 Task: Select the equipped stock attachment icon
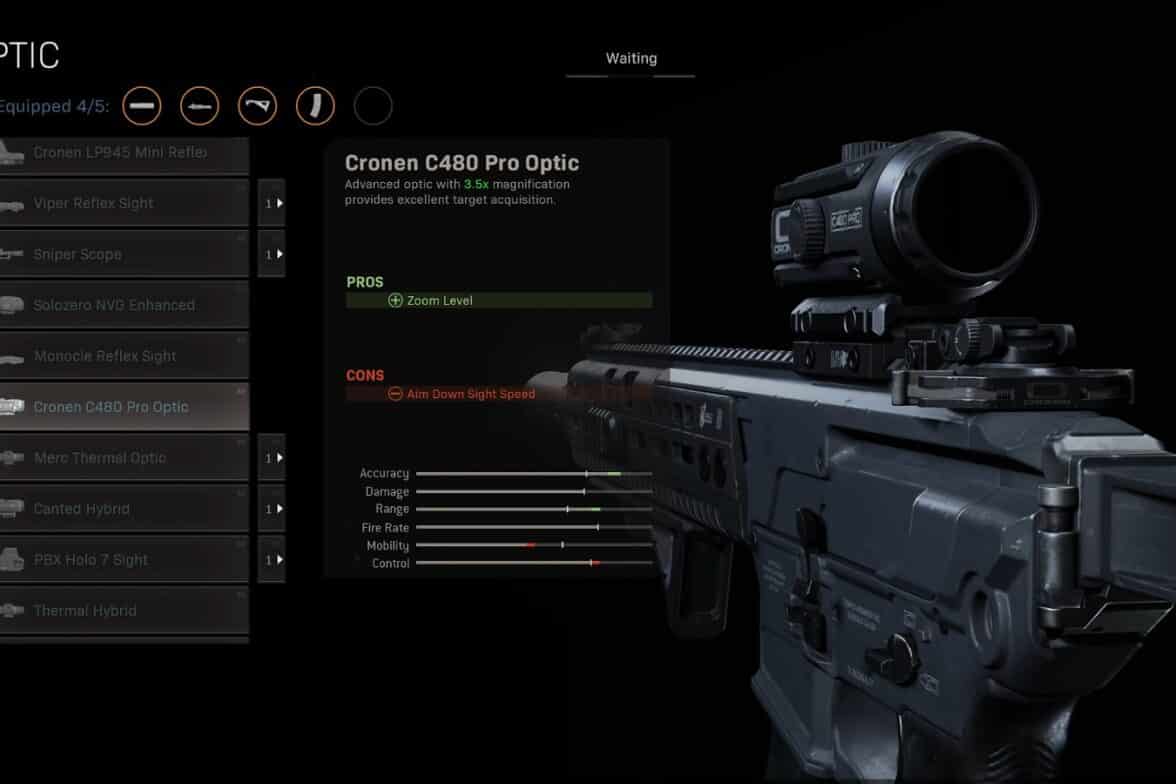[x=257, y=106]
